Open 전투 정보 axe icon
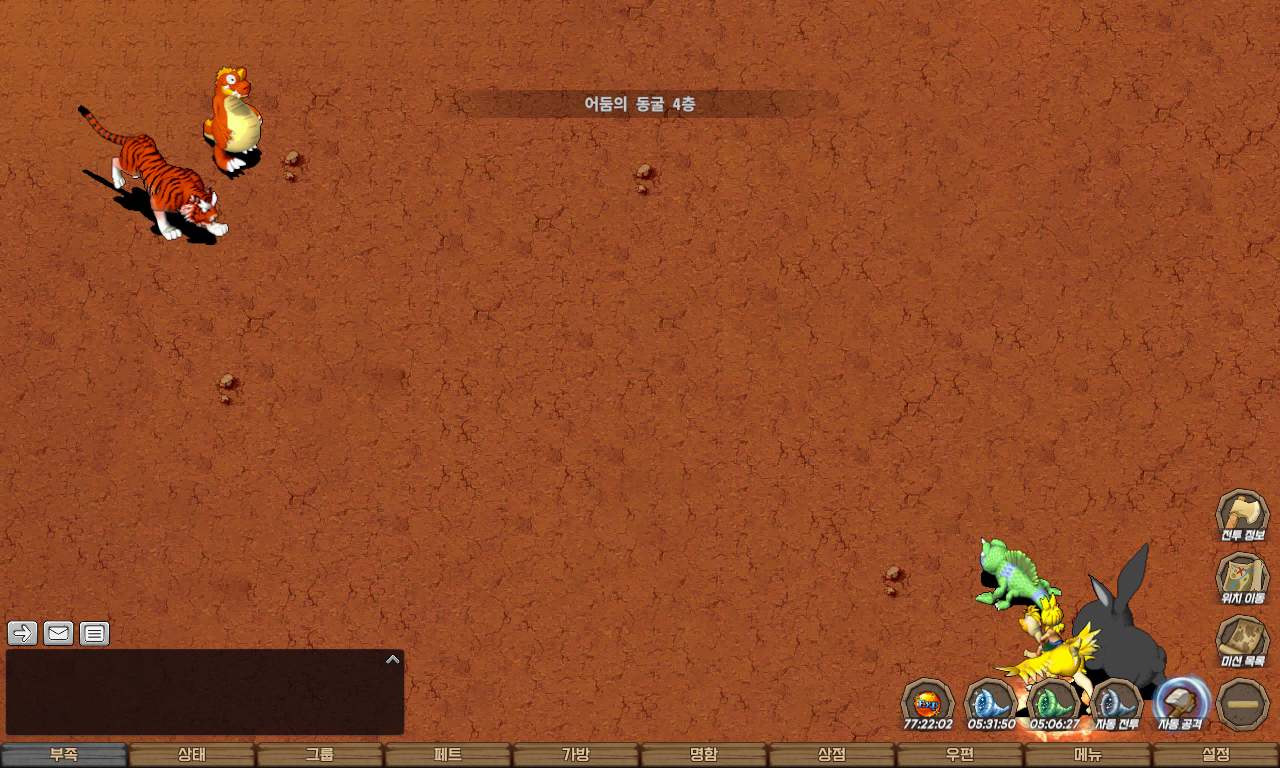 pos(1242,516)
